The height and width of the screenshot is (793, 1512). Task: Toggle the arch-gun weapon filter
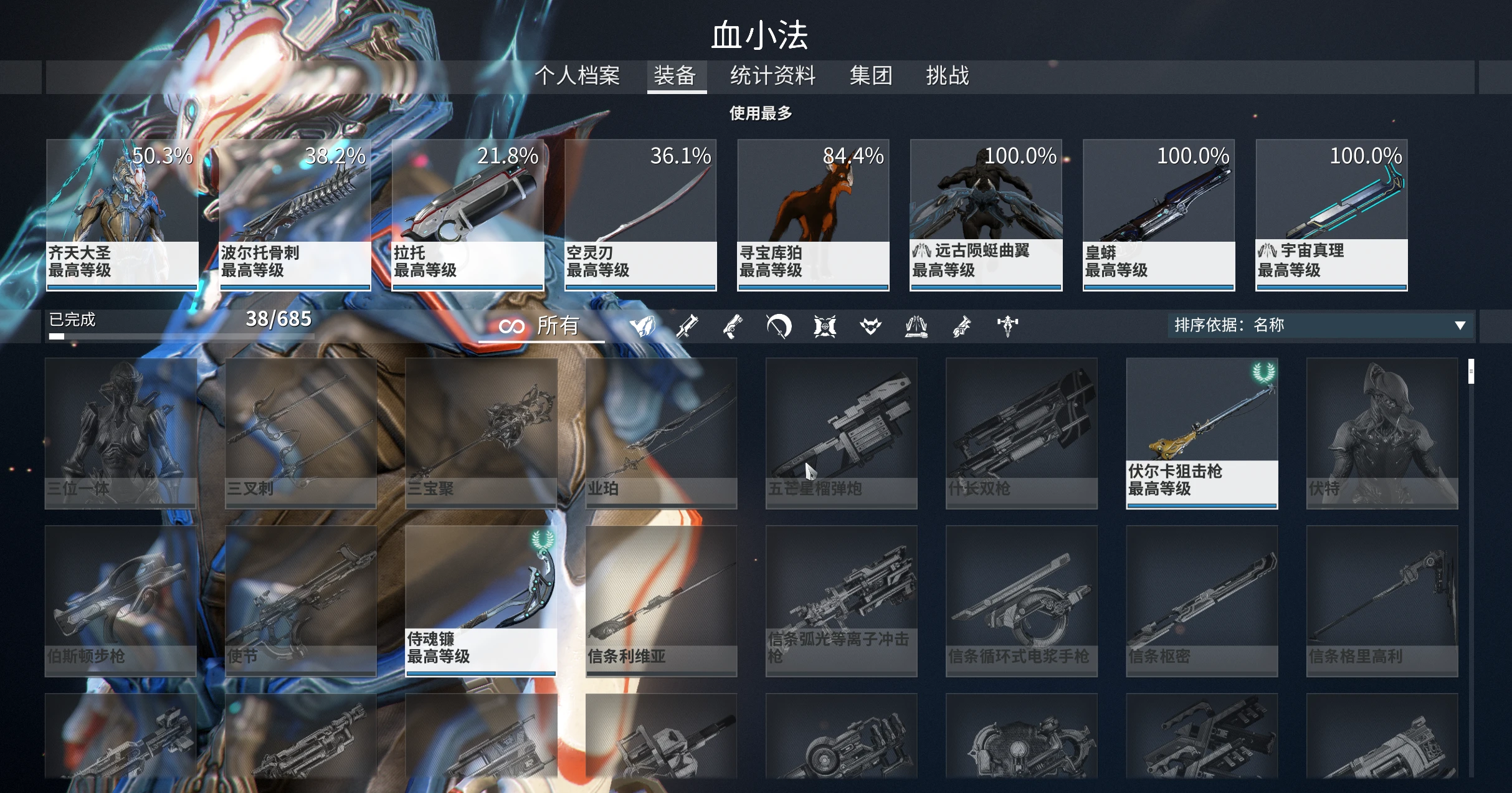(x=963, y=326)
